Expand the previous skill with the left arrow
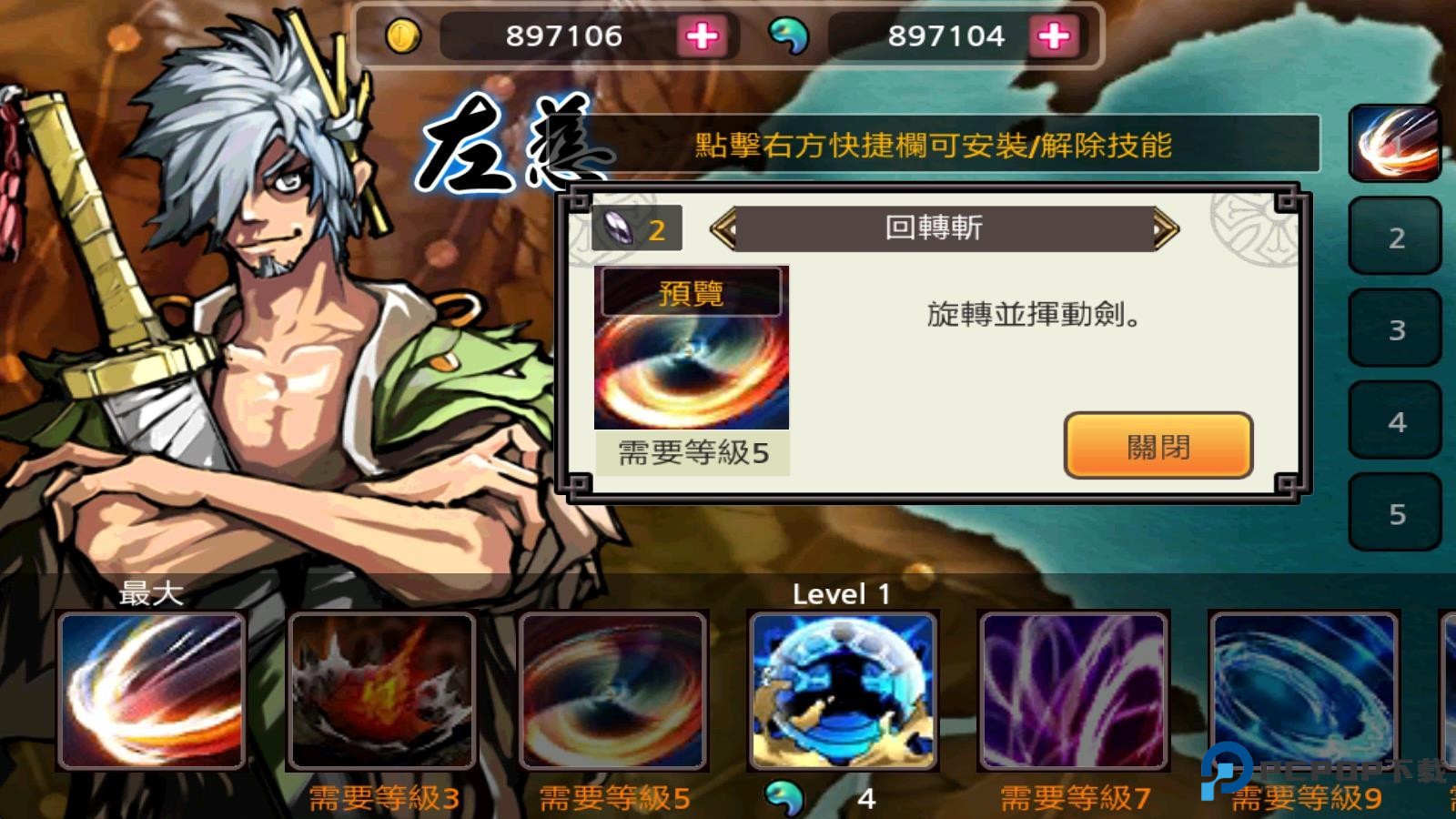1456x819 pixels. click(723, 227)
